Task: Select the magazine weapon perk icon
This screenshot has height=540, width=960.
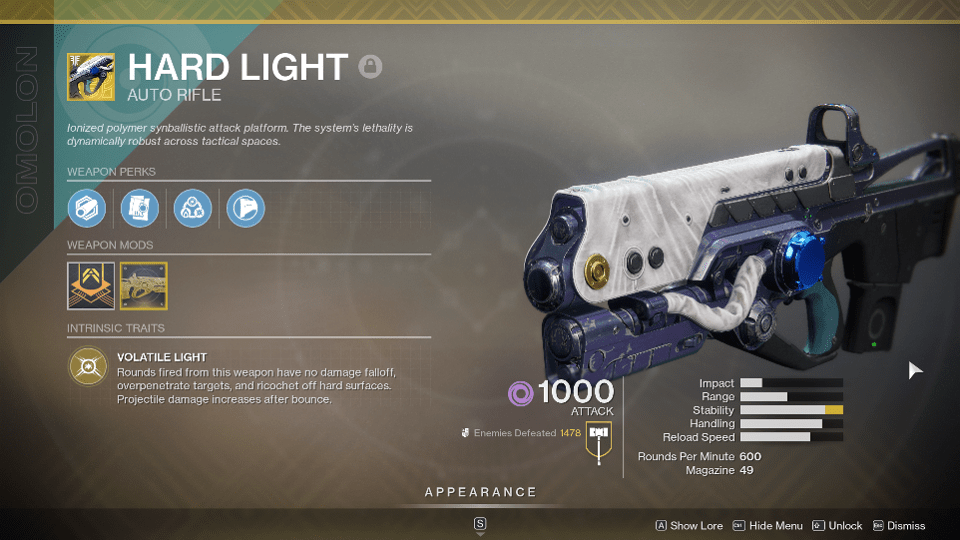Action: [x=140, y=208]
